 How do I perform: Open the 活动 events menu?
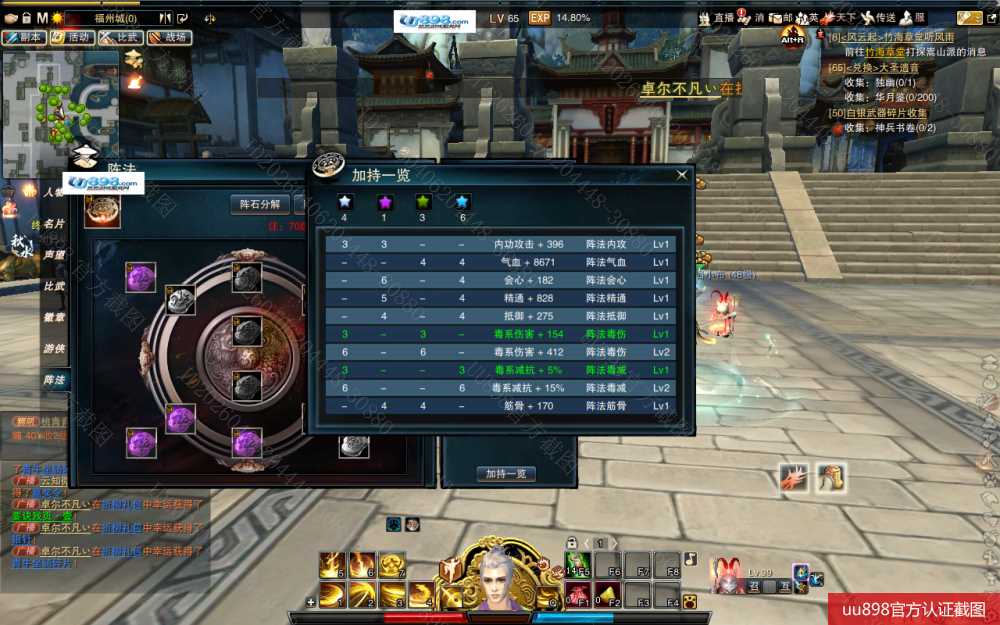tap(72, 37)
